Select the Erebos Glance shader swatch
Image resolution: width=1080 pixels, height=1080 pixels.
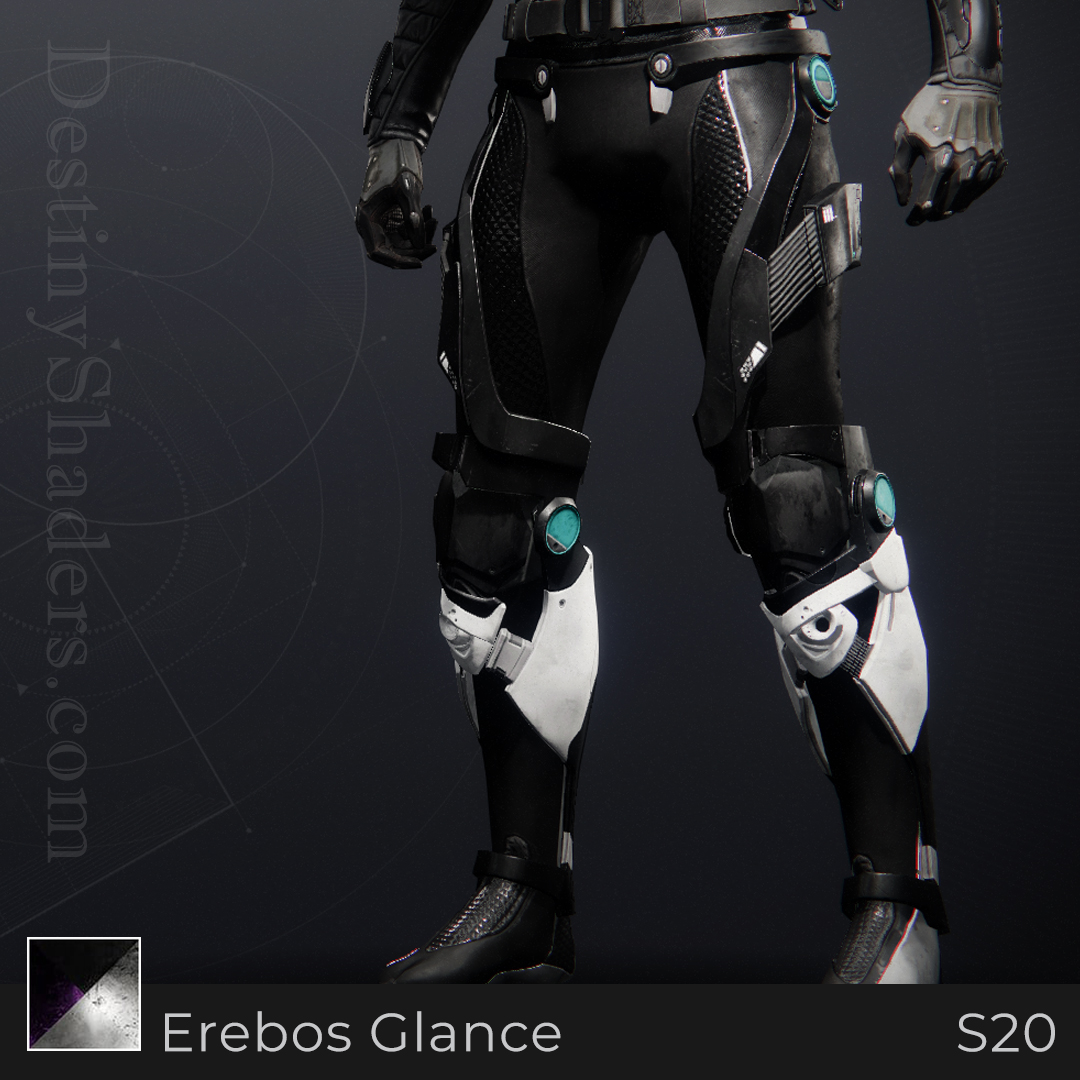point(84,994)
